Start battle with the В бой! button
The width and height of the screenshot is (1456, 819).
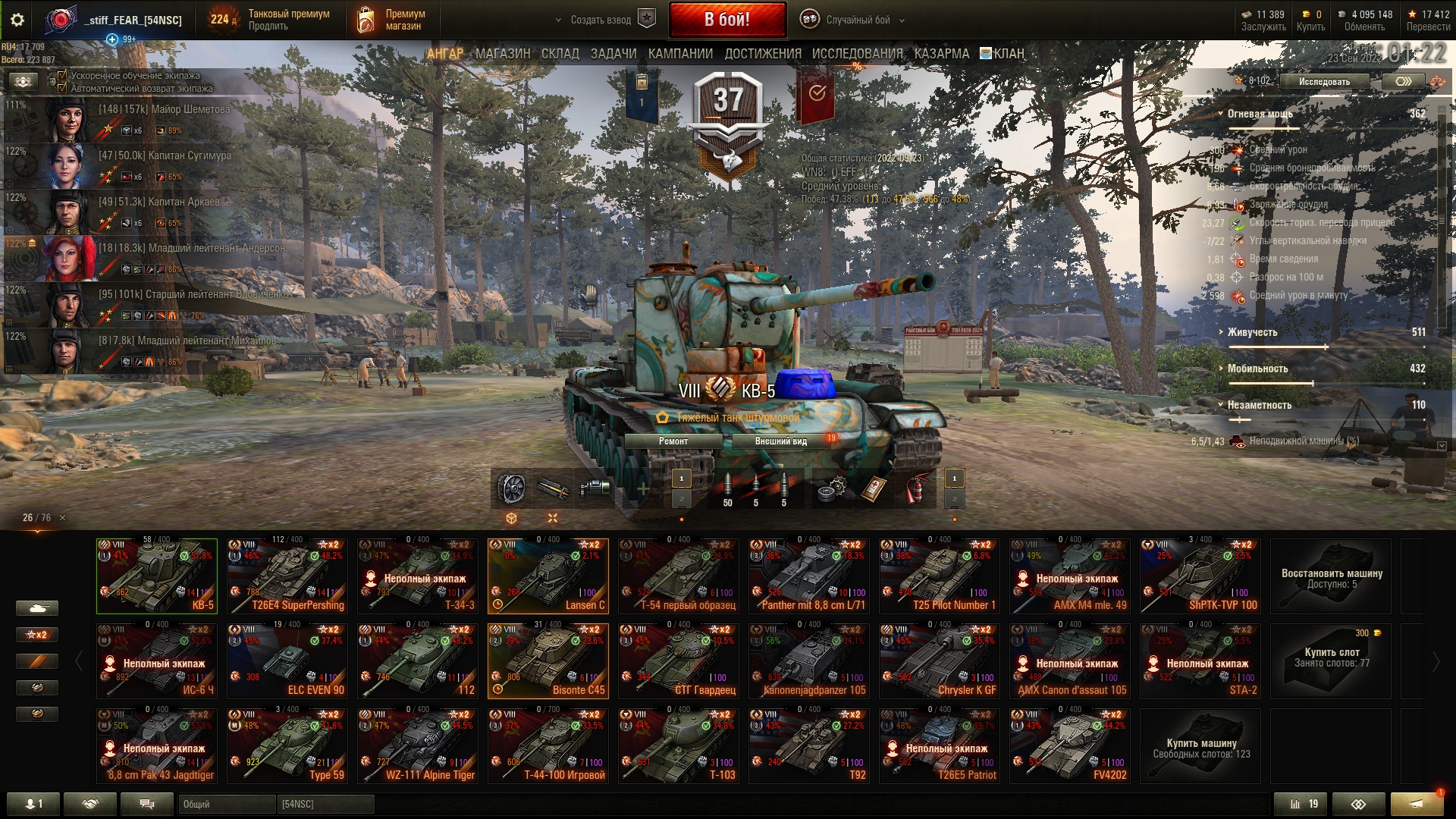click(726, 20)
